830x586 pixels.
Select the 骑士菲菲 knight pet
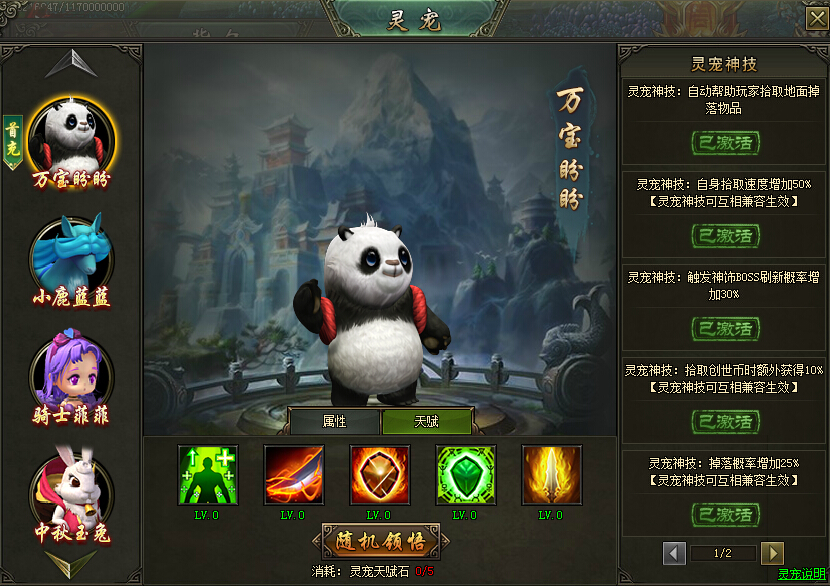tap(71, 367)
